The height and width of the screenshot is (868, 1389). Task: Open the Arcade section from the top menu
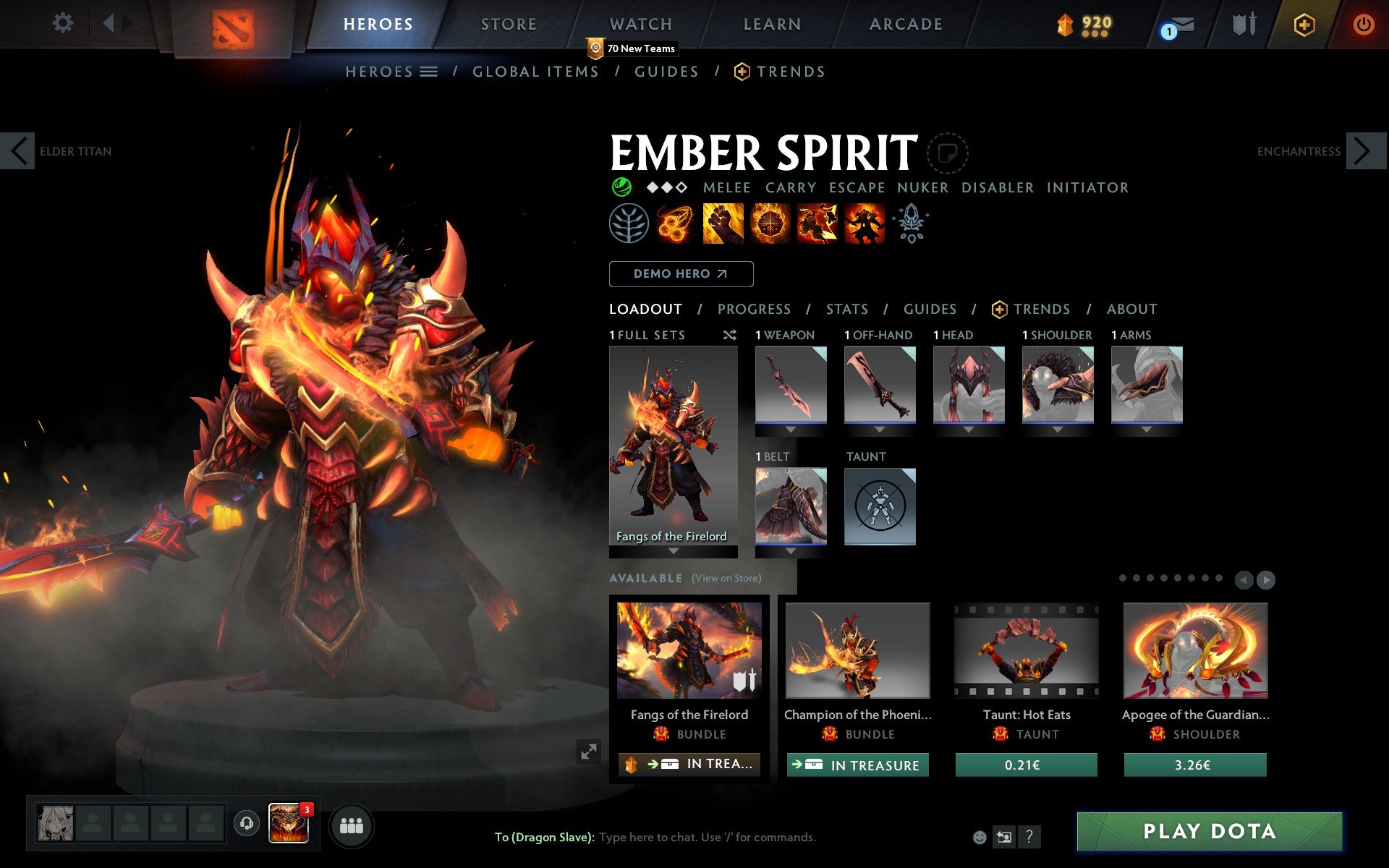click(x=906, y=24)
